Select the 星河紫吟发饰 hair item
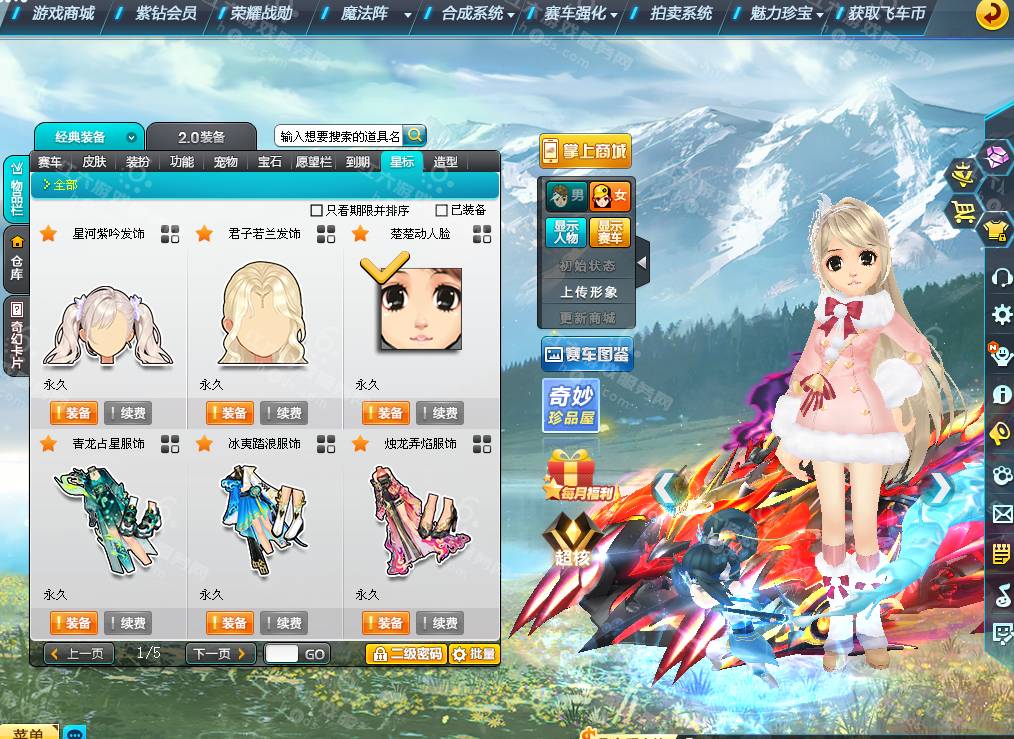This screenshot has width=1014, height=739. 108,322
